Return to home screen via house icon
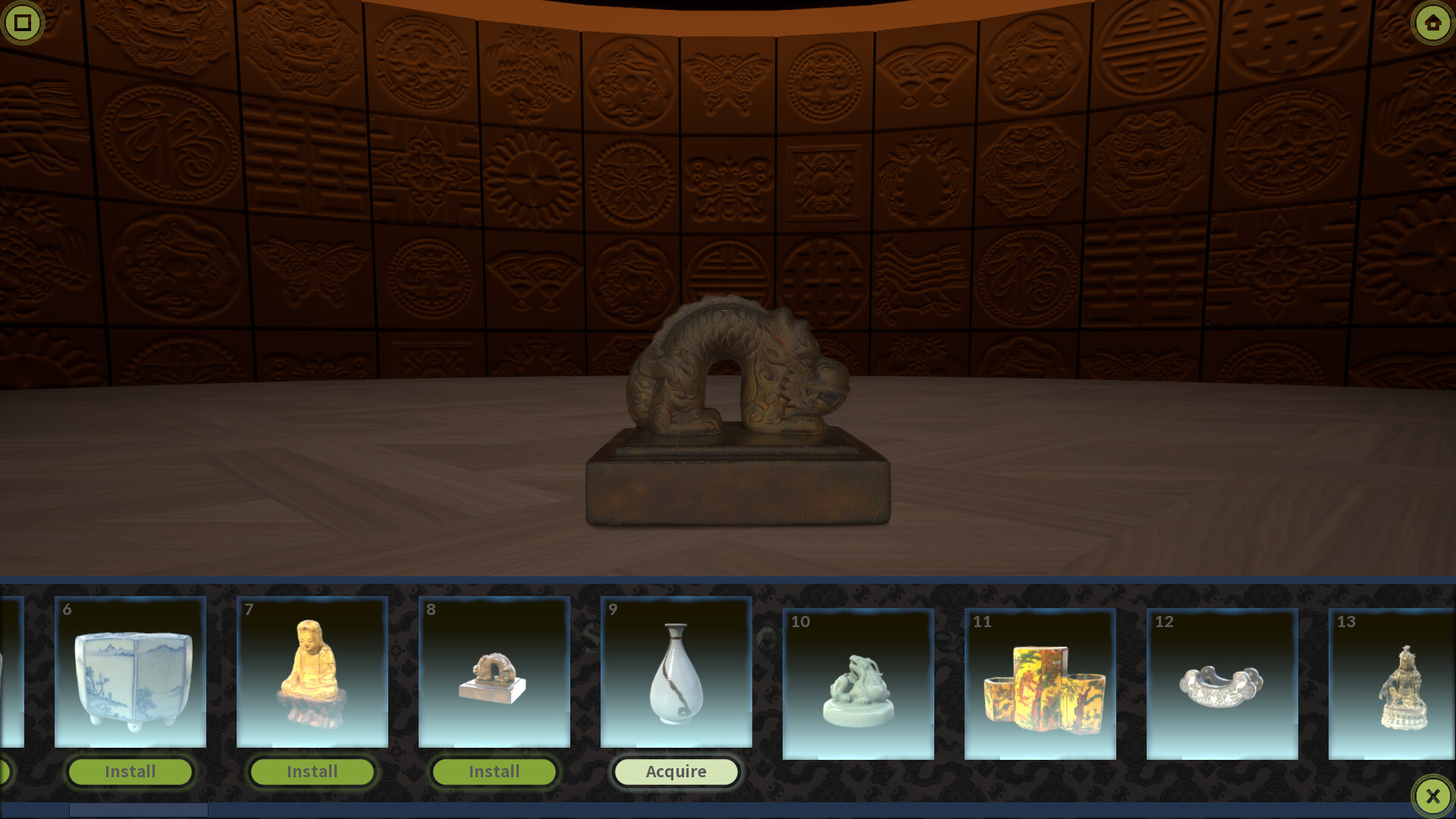 [1432, 23]
